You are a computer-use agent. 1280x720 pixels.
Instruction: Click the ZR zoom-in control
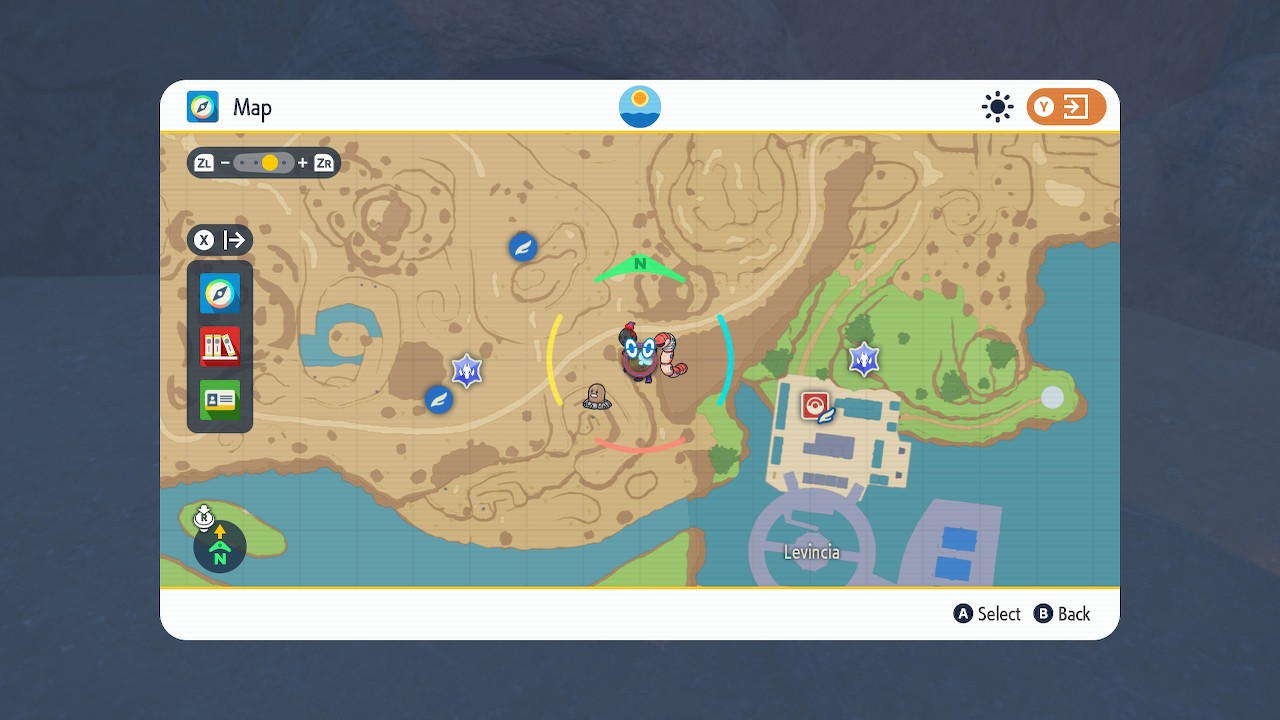(x=323, y=162)
